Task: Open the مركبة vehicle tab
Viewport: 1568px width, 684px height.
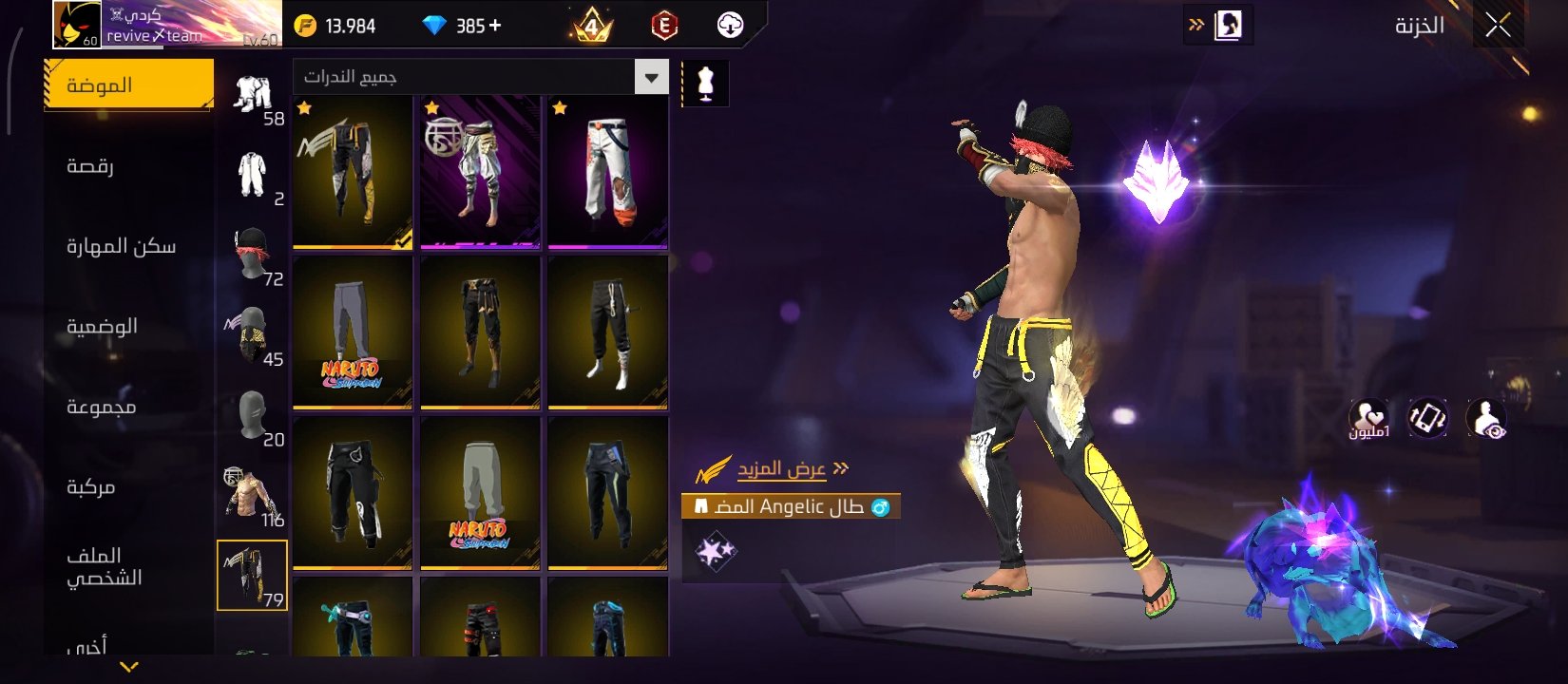Action: pos(91,486)
